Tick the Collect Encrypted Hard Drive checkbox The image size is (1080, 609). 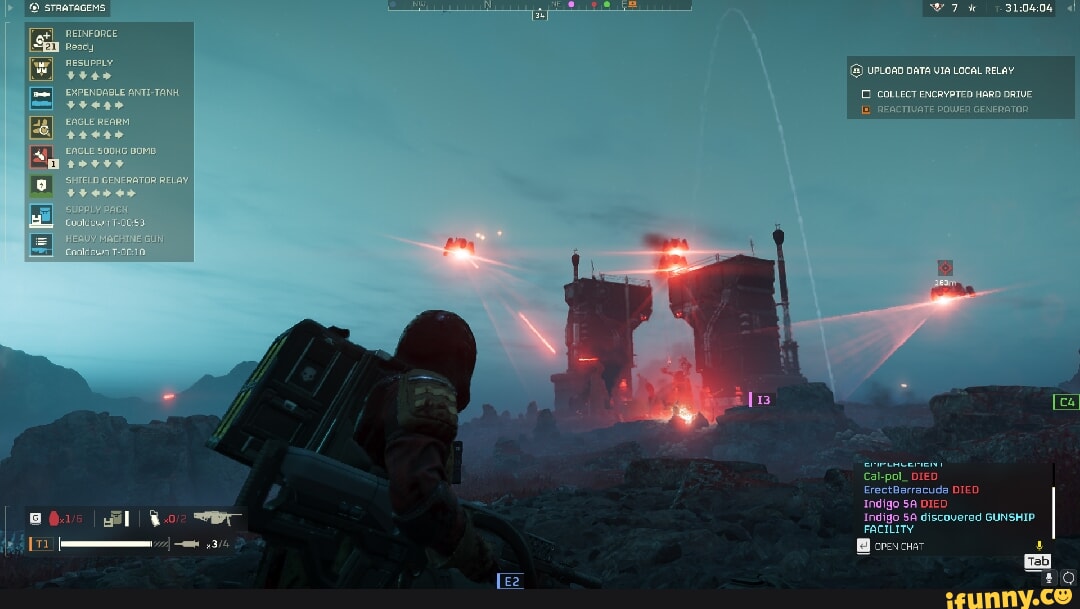pos(866,94)
